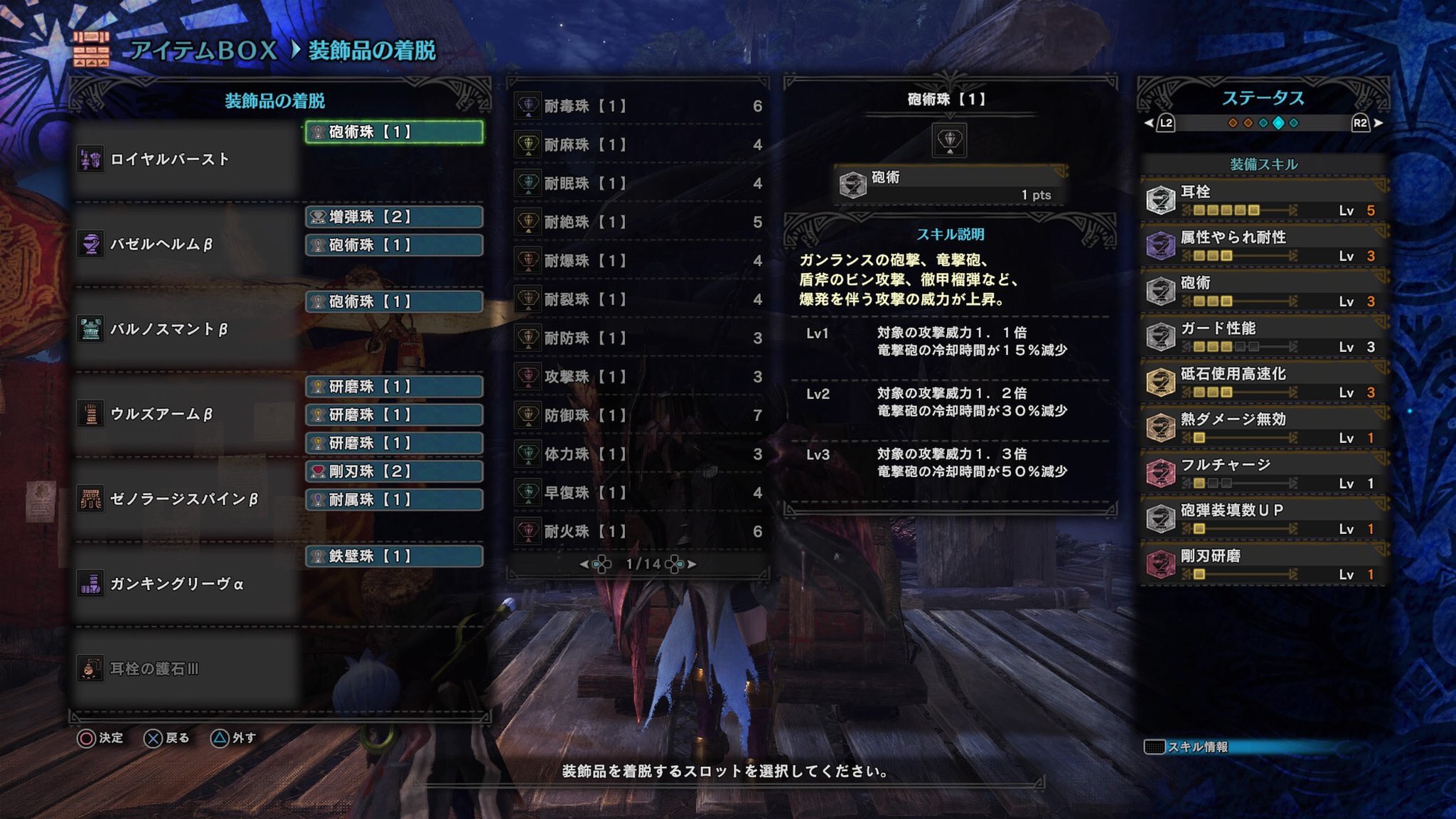Select the highlighted cyan diamond page indicator
Screen dimensions: 1456x819
1278,124
